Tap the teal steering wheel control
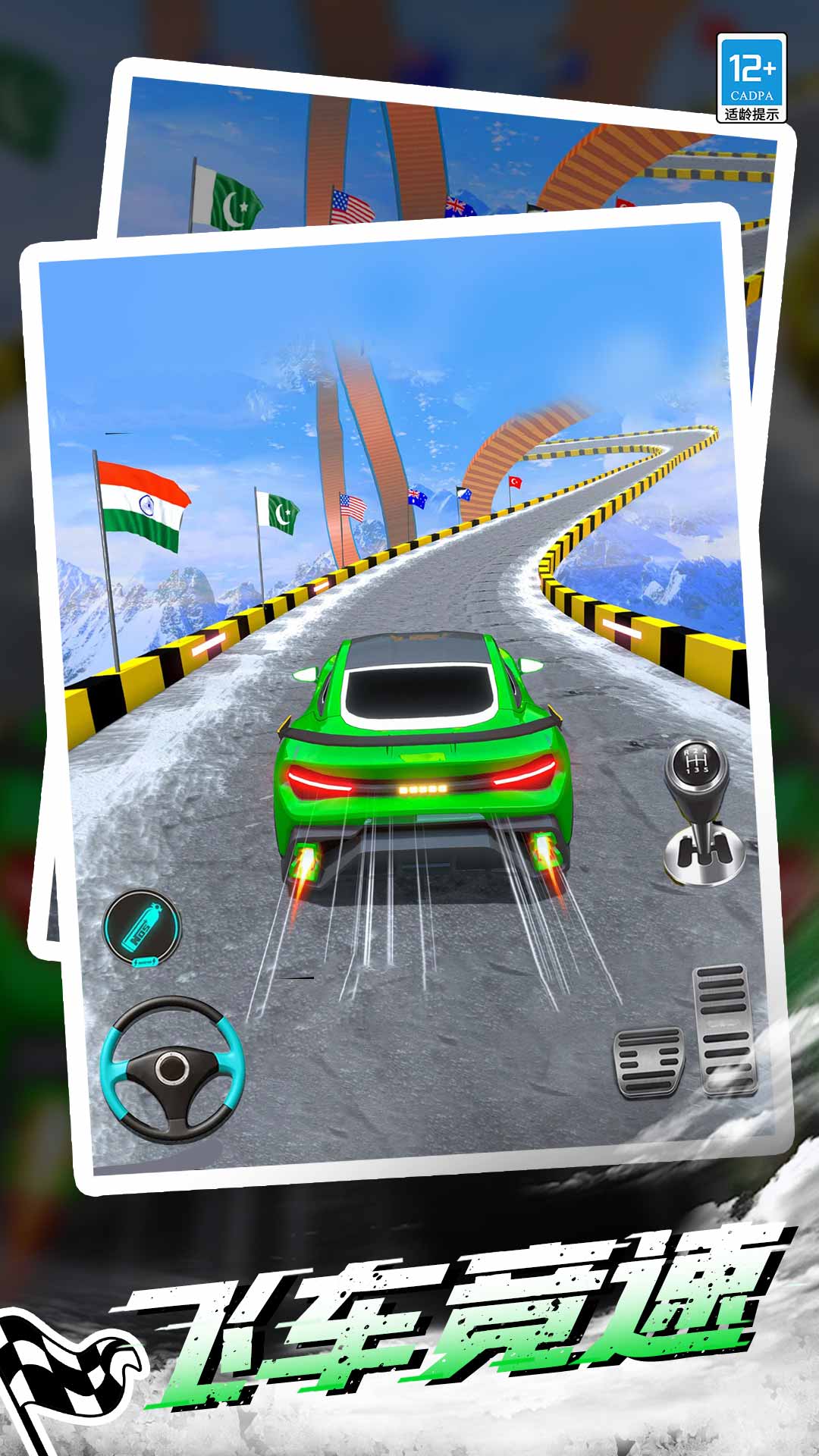This screenshot has height=1456, width=819. [172, 1069]
